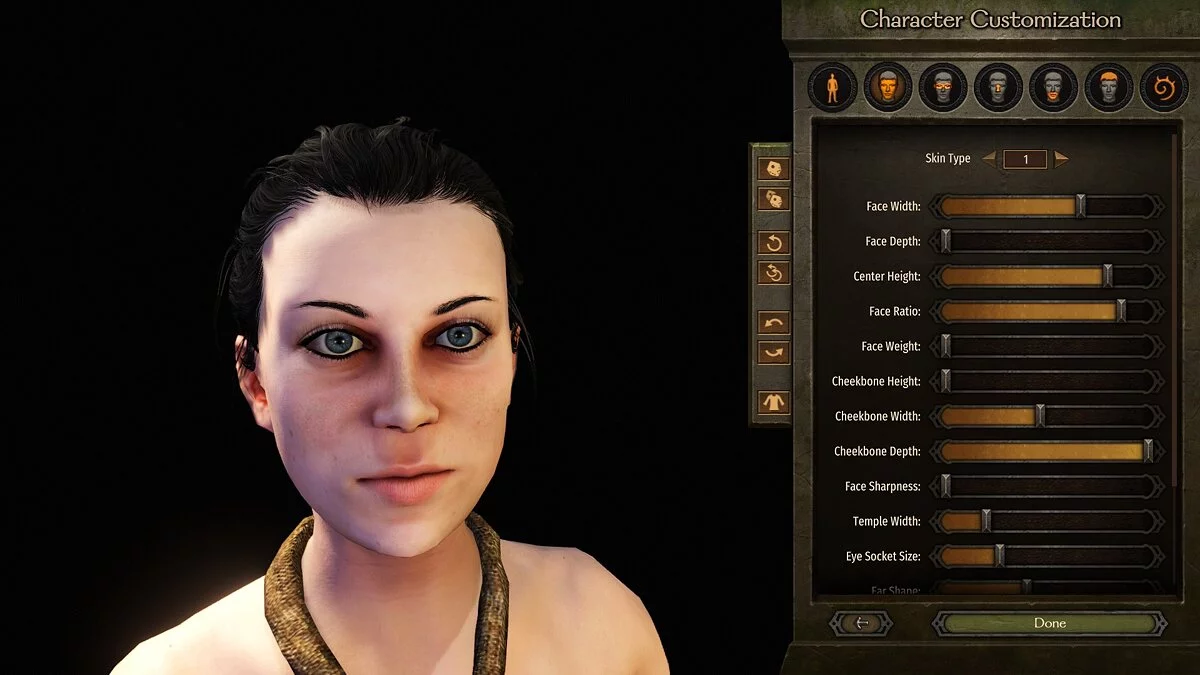
Task: Randomize with the single die button
Action: click(774, 169)
